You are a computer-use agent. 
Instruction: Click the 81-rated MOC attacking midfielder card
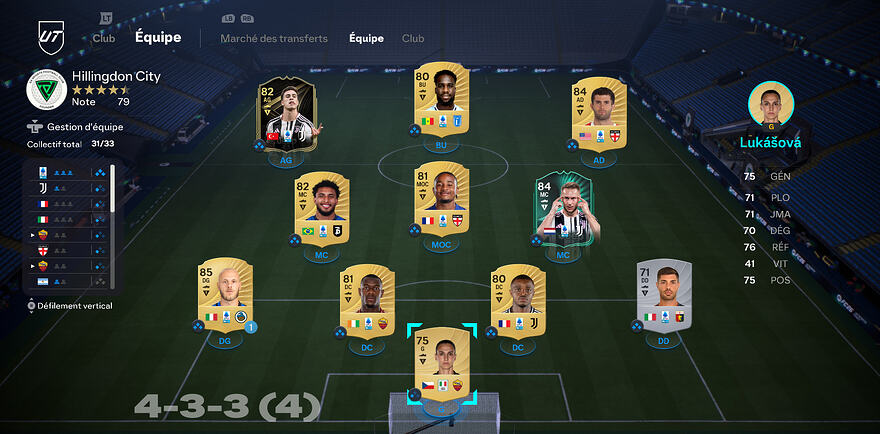(x=441, y=200)
